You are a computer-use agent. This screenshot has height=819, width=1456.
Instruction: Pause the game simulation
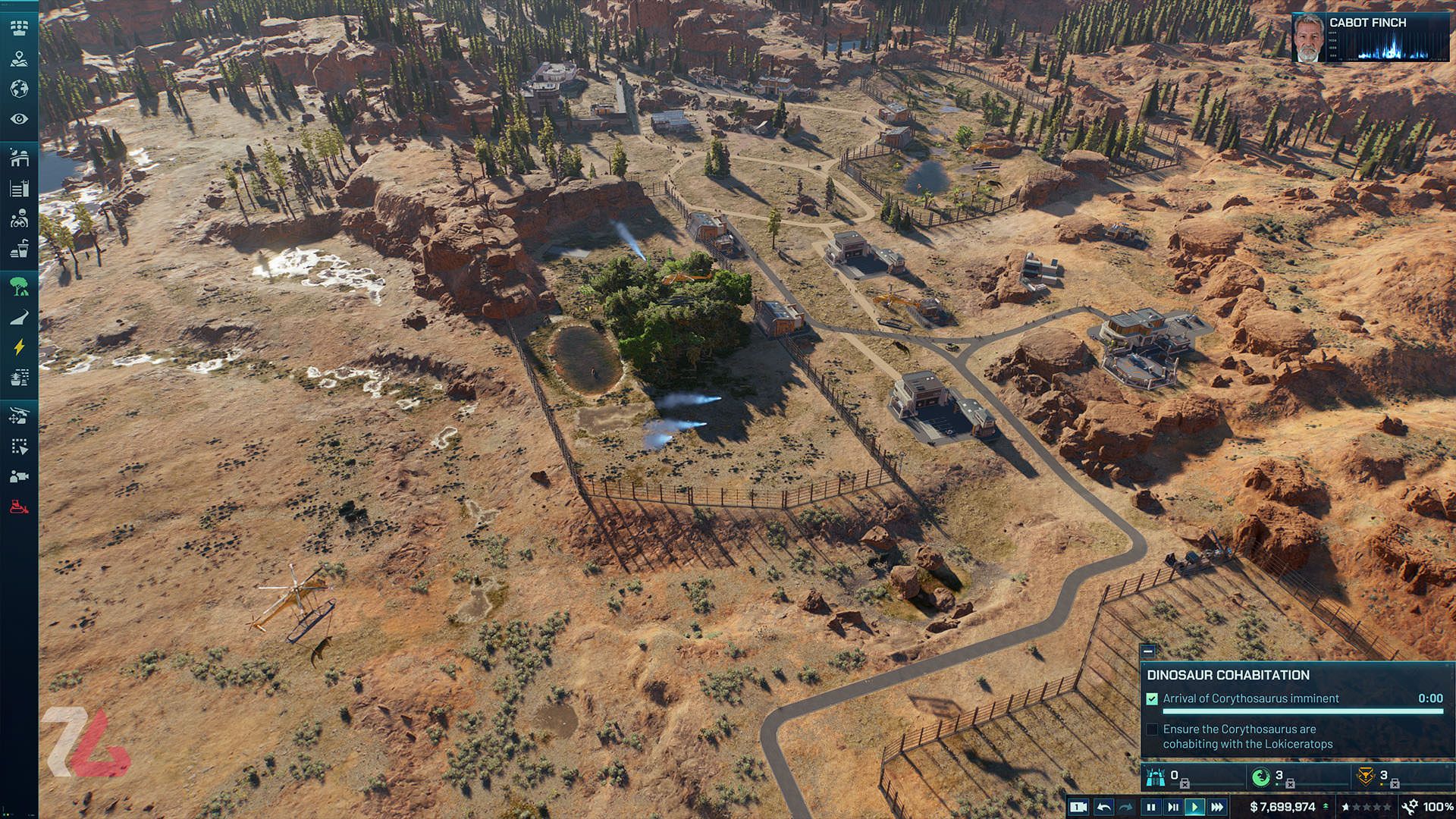[1150, 807]
